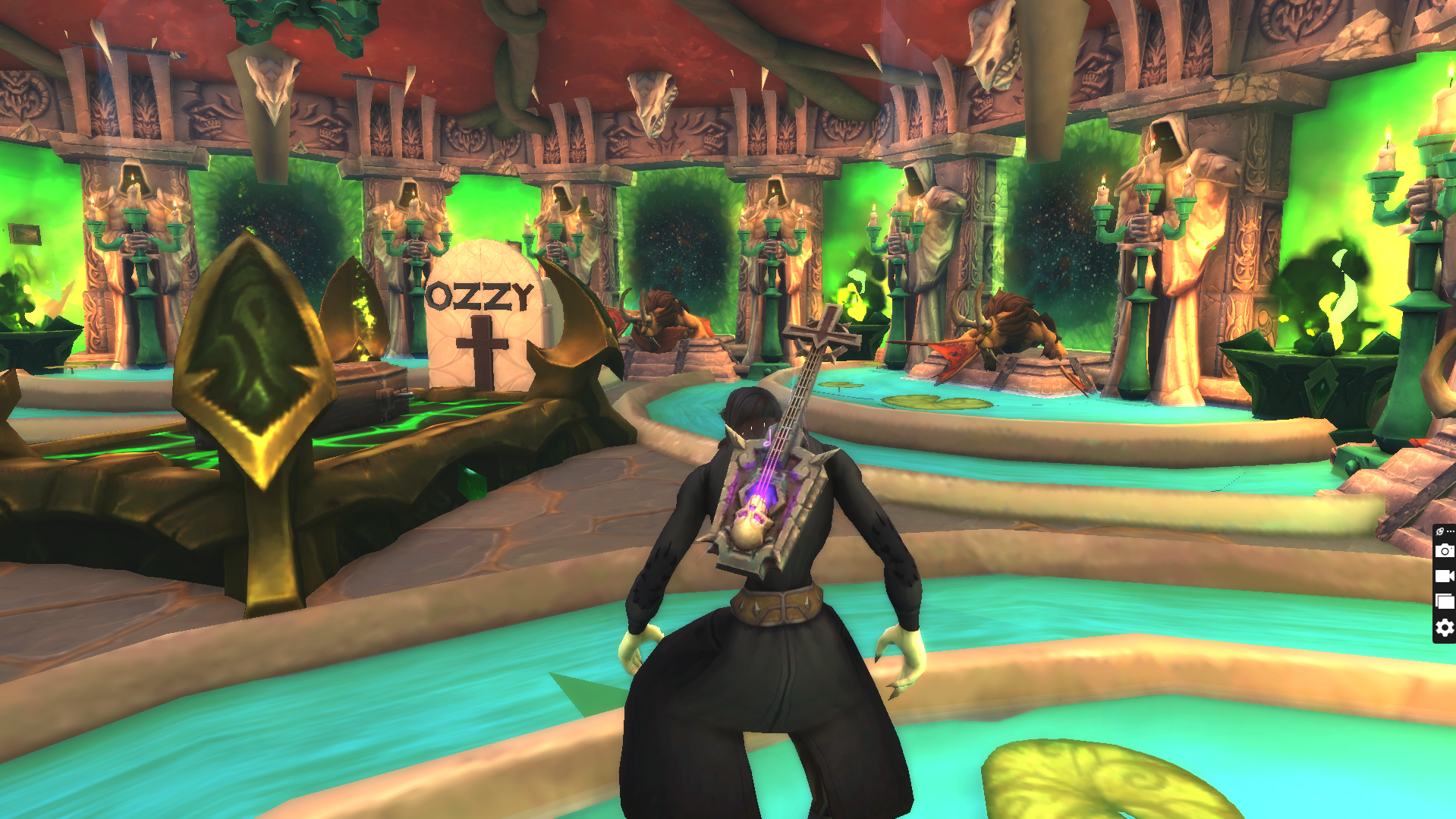Take a screenshot with the camera icon
Image resolution: width=1456 pixels, height=819 pixels.
(1445, 551)
